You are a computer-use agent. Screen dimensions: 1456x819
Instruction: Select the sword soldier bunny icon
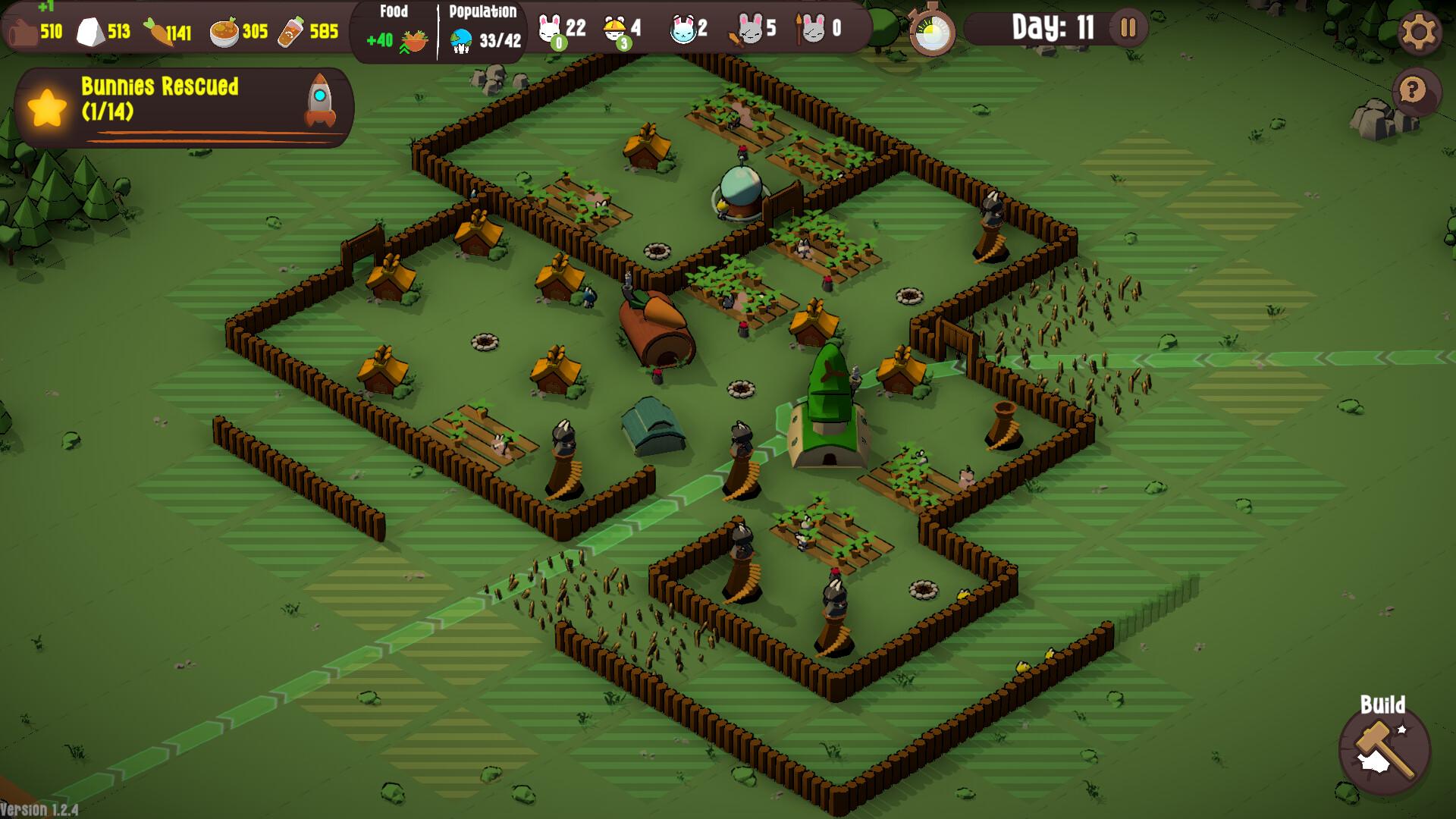748,30
